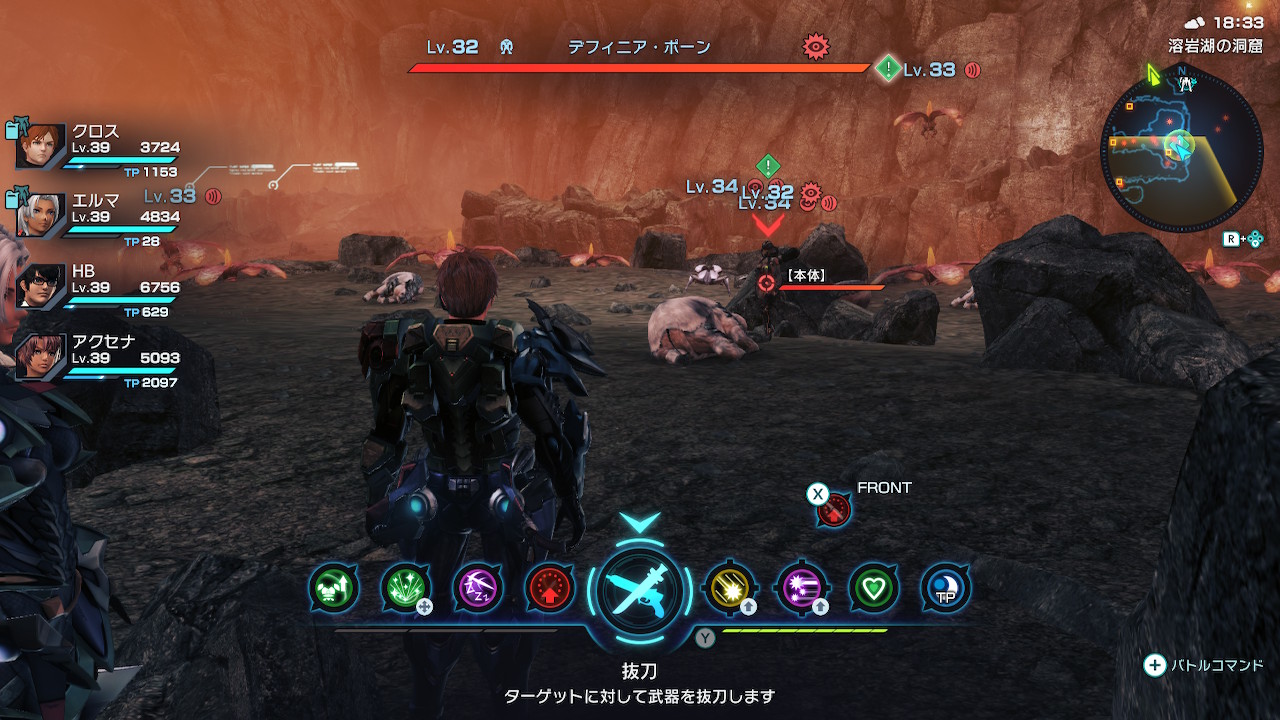Trigger the purple sleep slash art

coord(478,588)
